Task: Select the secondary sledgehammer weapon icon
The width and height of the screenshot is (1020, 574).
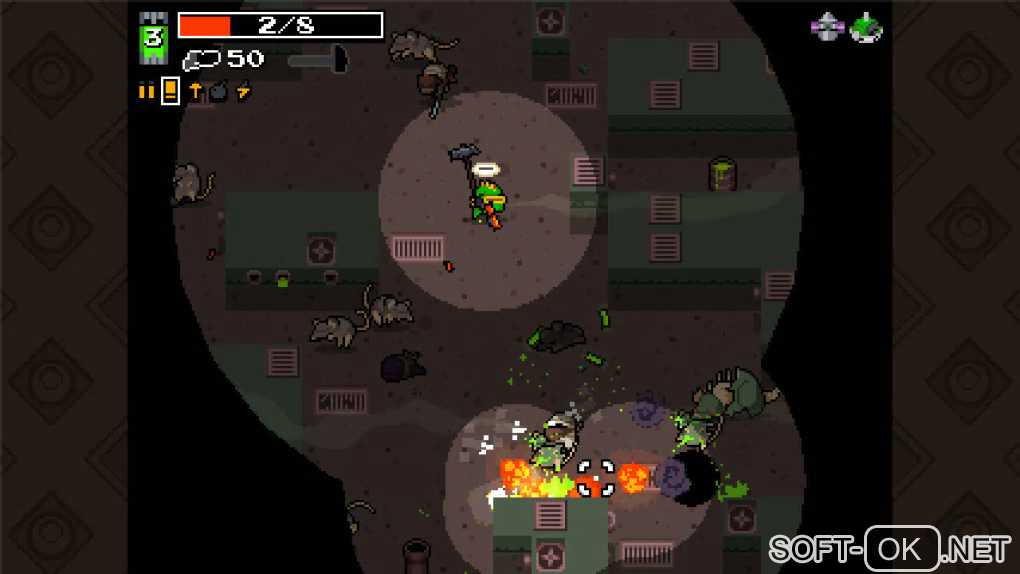Action: tap(317, 60)
